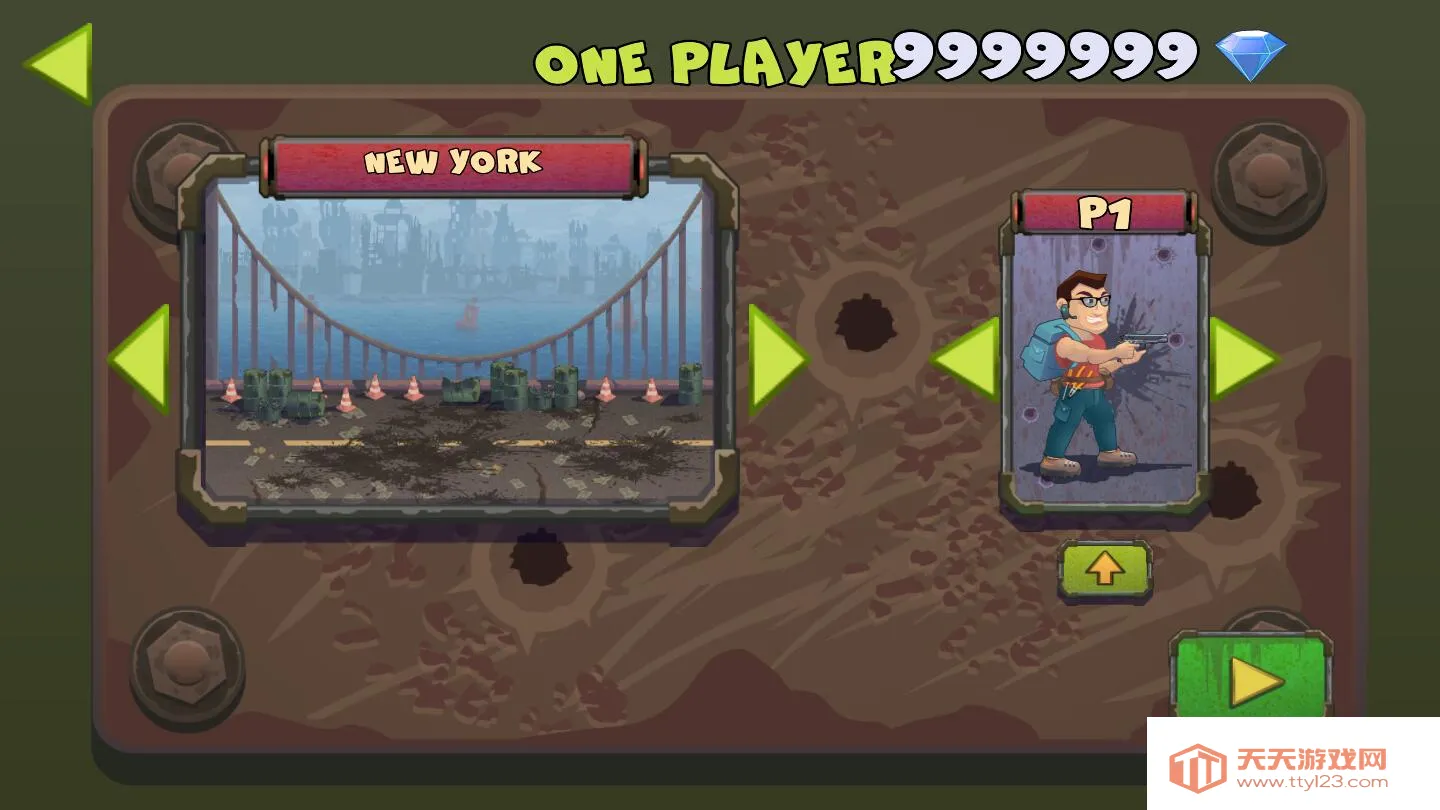1440x810 pixels.
Task: Switch to the previous map before New York
Action: coord(140,358)
